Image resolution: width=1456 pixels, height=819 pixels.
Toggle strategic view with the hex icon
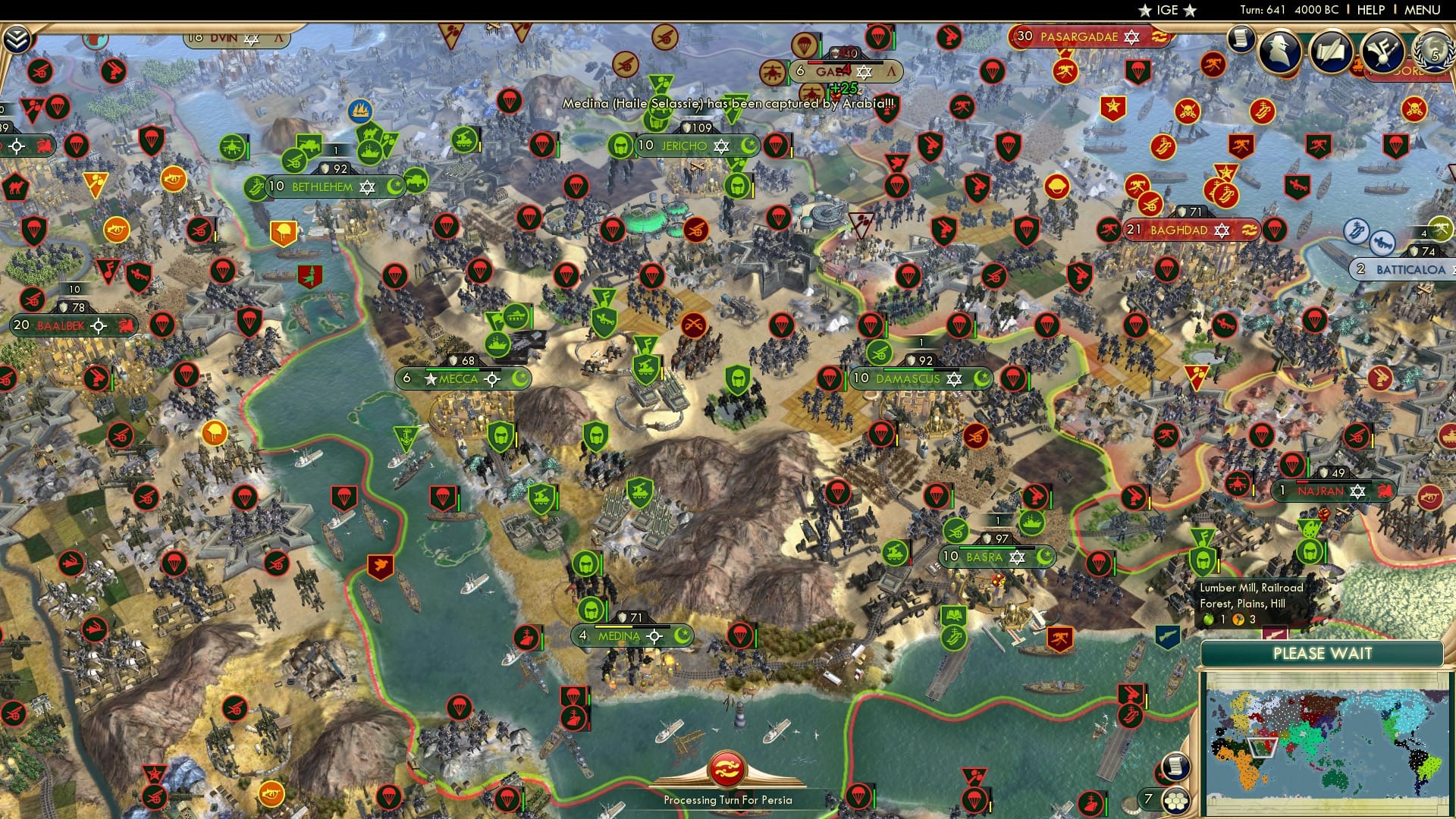pyautogui.click(x=1177, y=799)
